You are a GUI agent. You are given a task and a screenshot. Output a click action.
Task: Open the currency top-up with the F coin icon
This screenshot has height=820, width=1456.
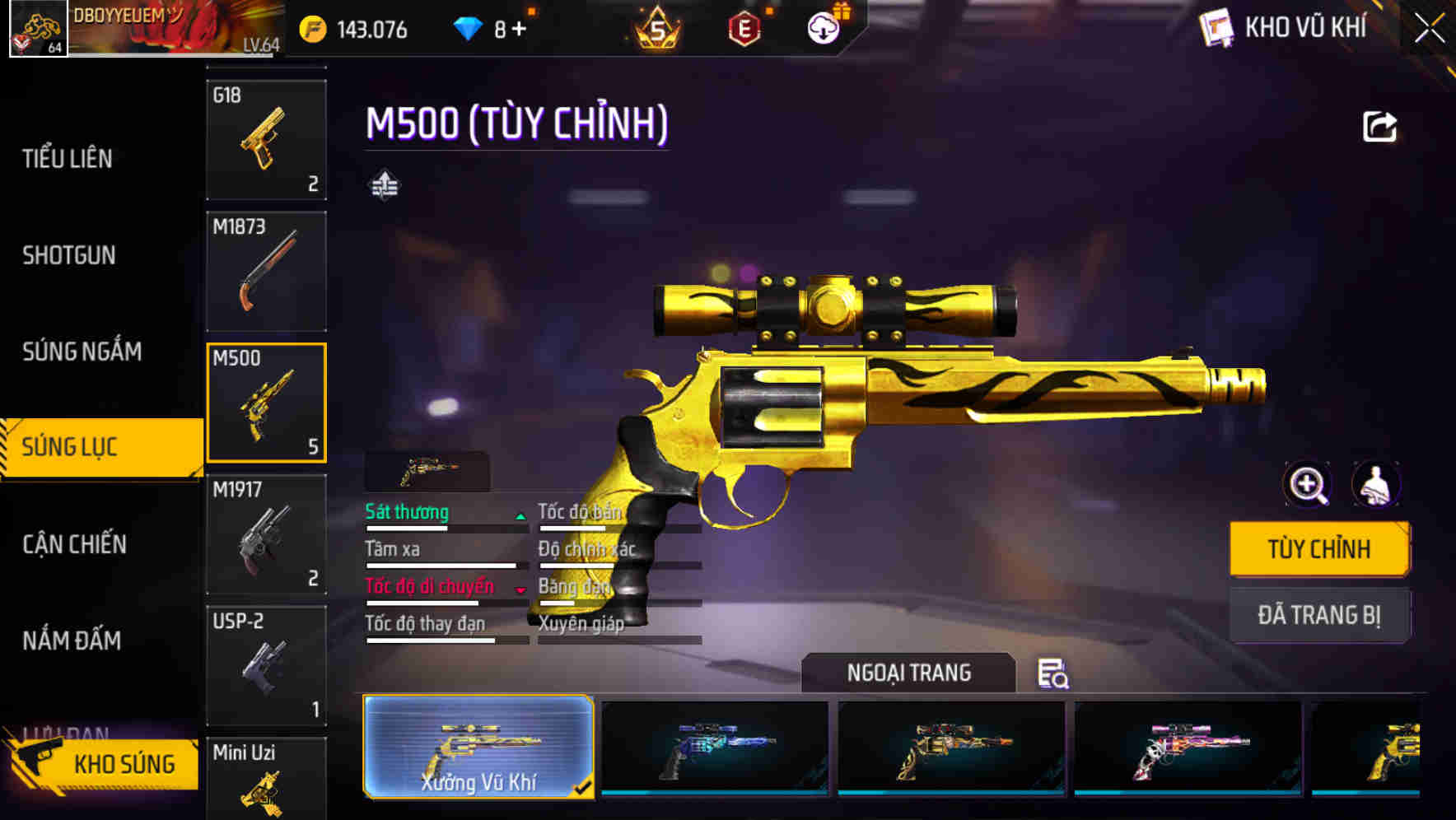coord(313,28)
